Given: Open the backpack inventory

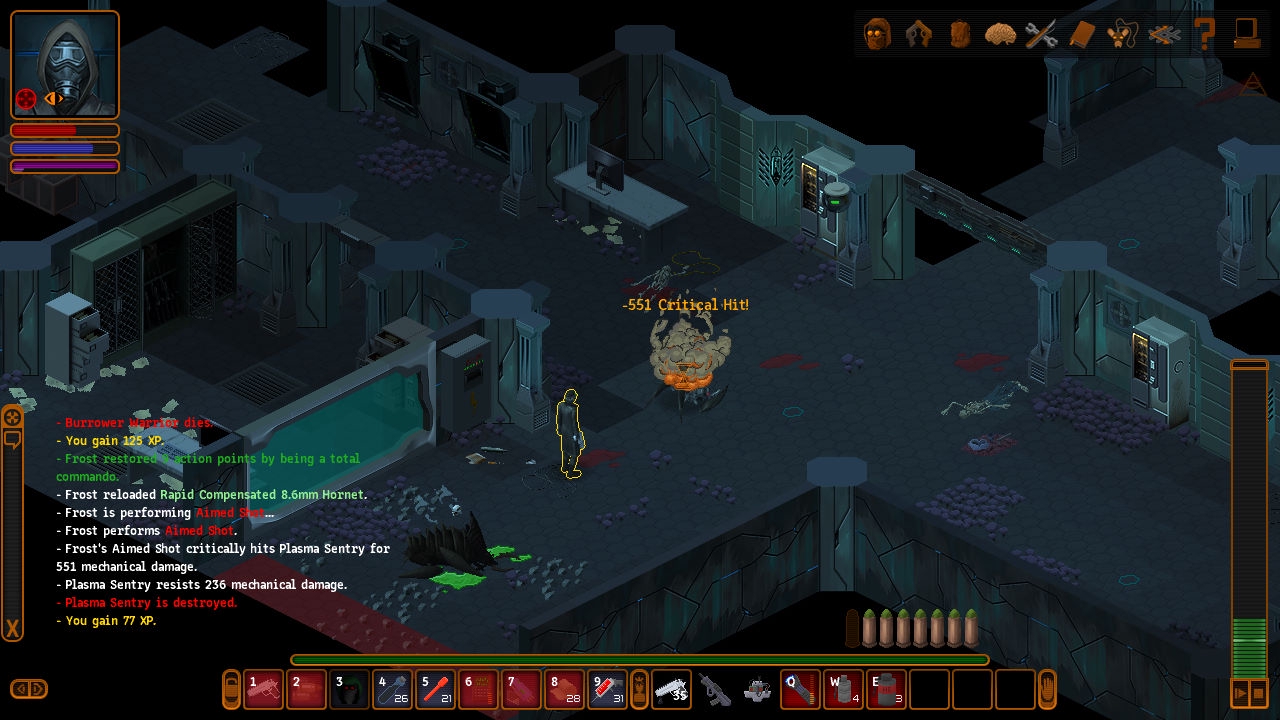Looking at the screenshot, I should (959, 34).
